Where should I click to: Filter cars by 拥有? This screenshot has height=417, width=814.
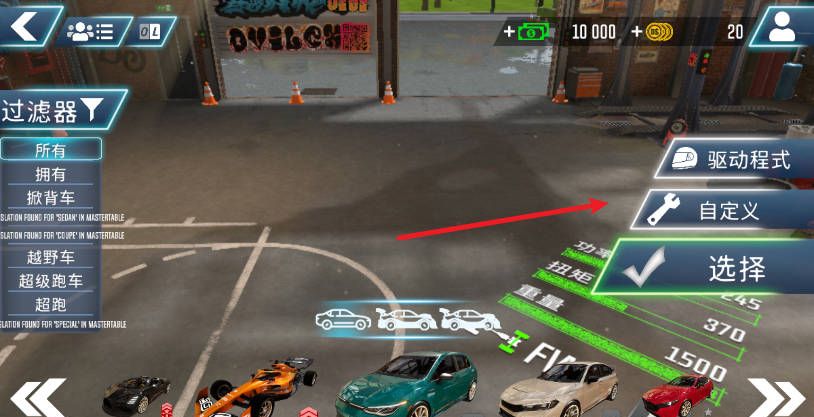(x=51, y=174)
